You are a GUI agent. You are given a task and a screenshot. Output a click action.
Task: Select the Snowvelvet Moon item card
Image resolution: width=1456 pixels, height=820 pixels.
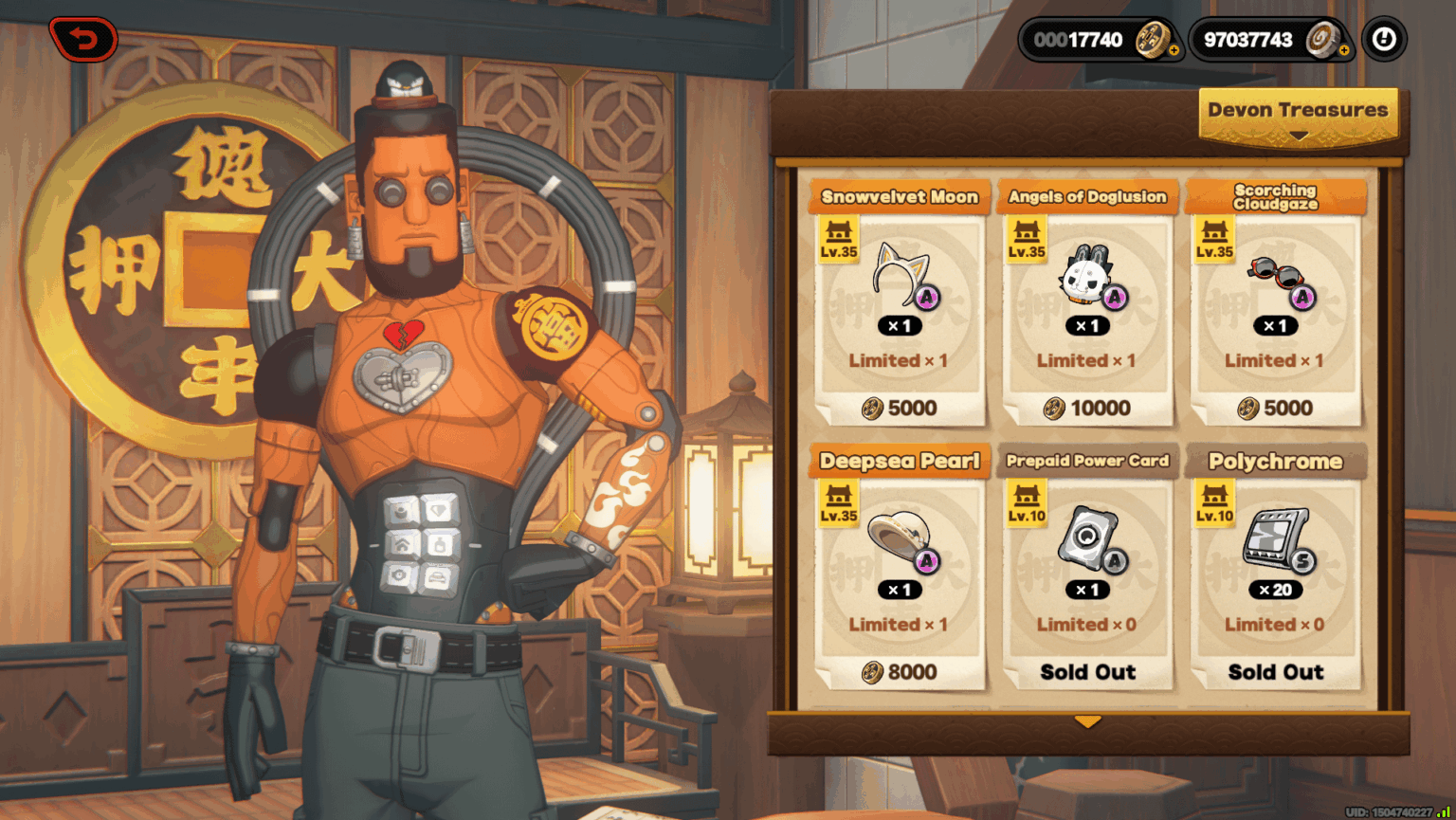coord(899,303)
